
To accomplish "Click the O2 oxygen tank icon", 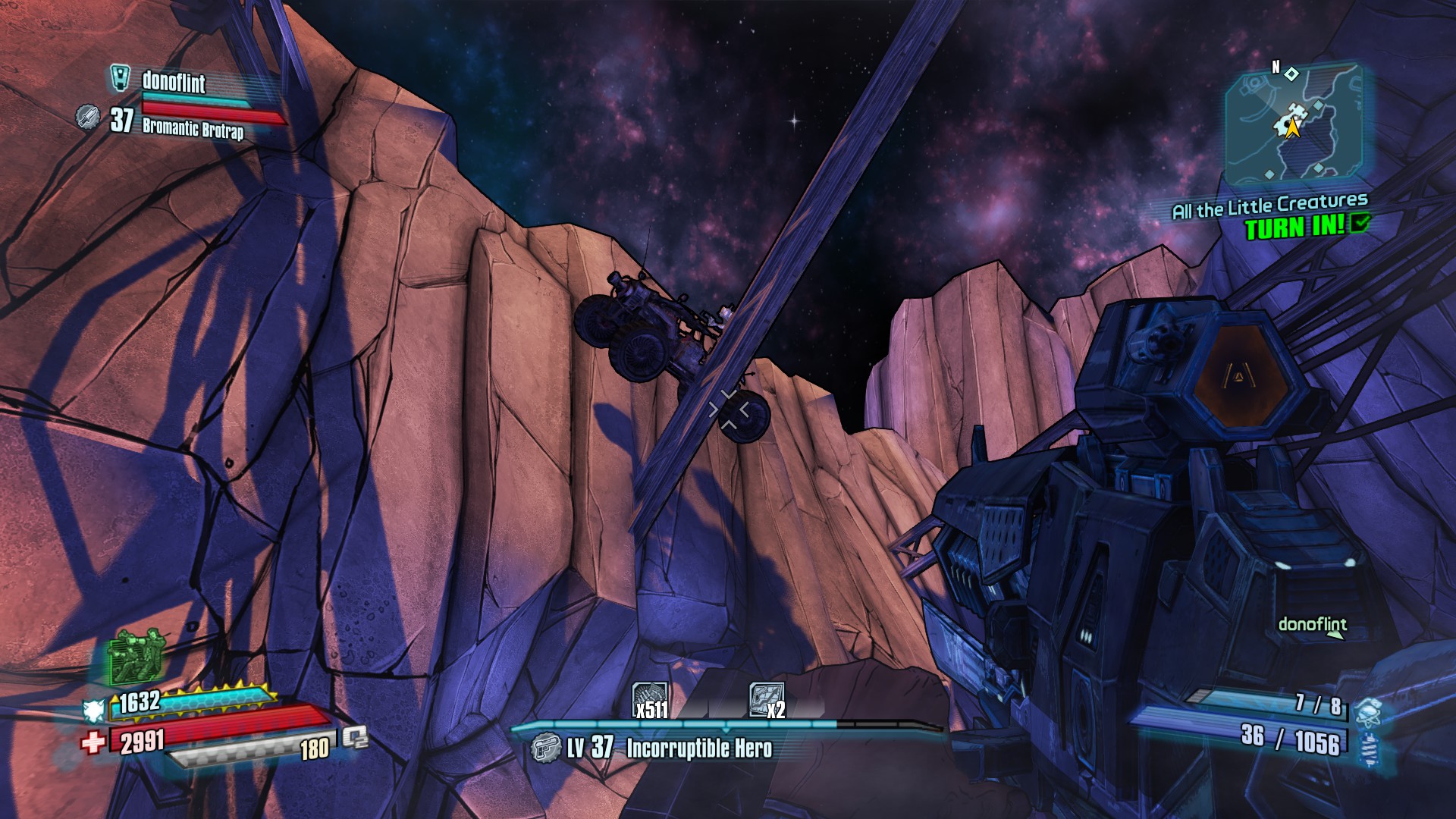I will [x=355, y=737].
